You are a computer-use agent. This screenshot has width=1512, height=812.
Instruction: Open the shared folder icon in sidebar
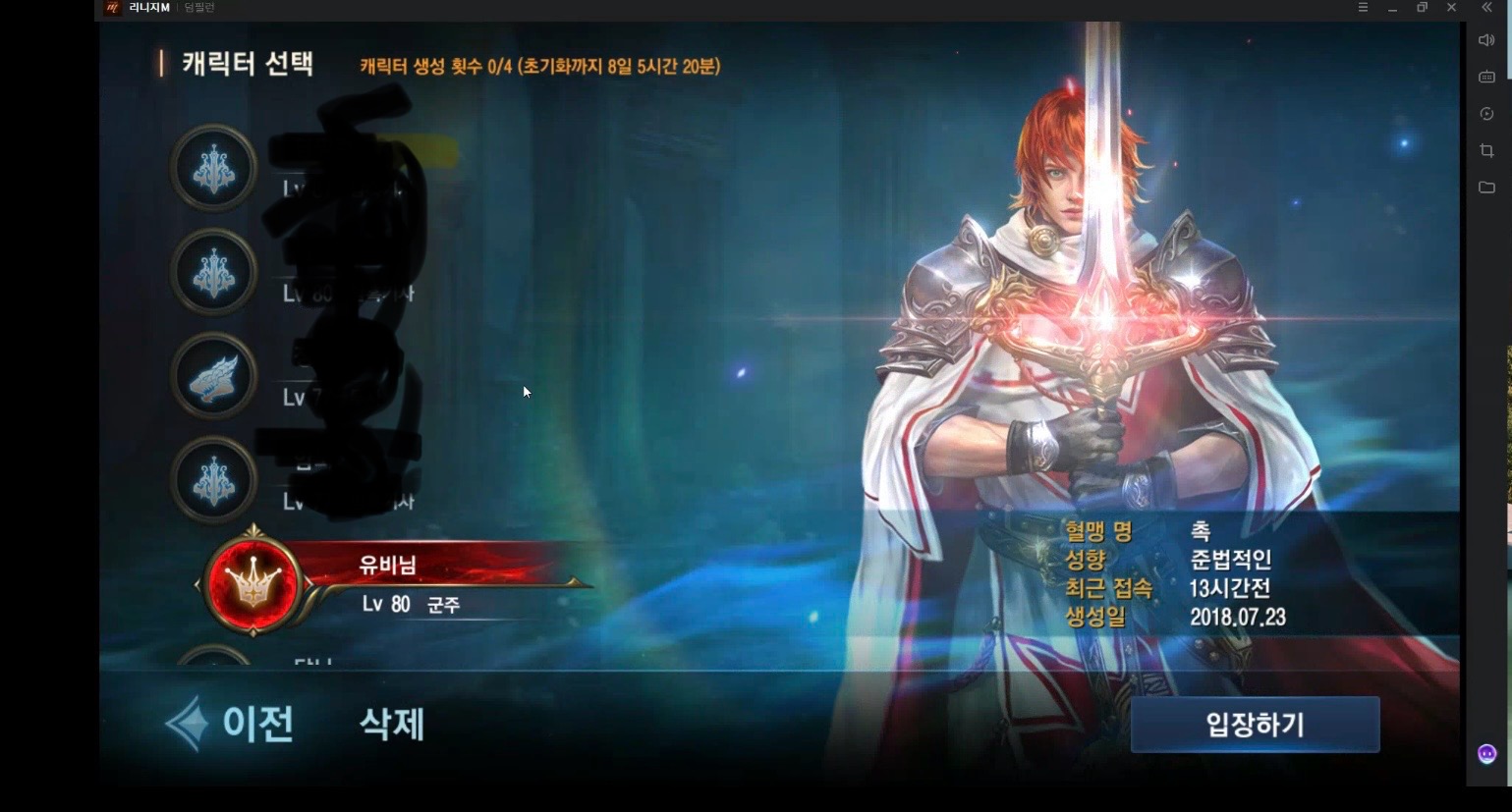click(1486, 187)
